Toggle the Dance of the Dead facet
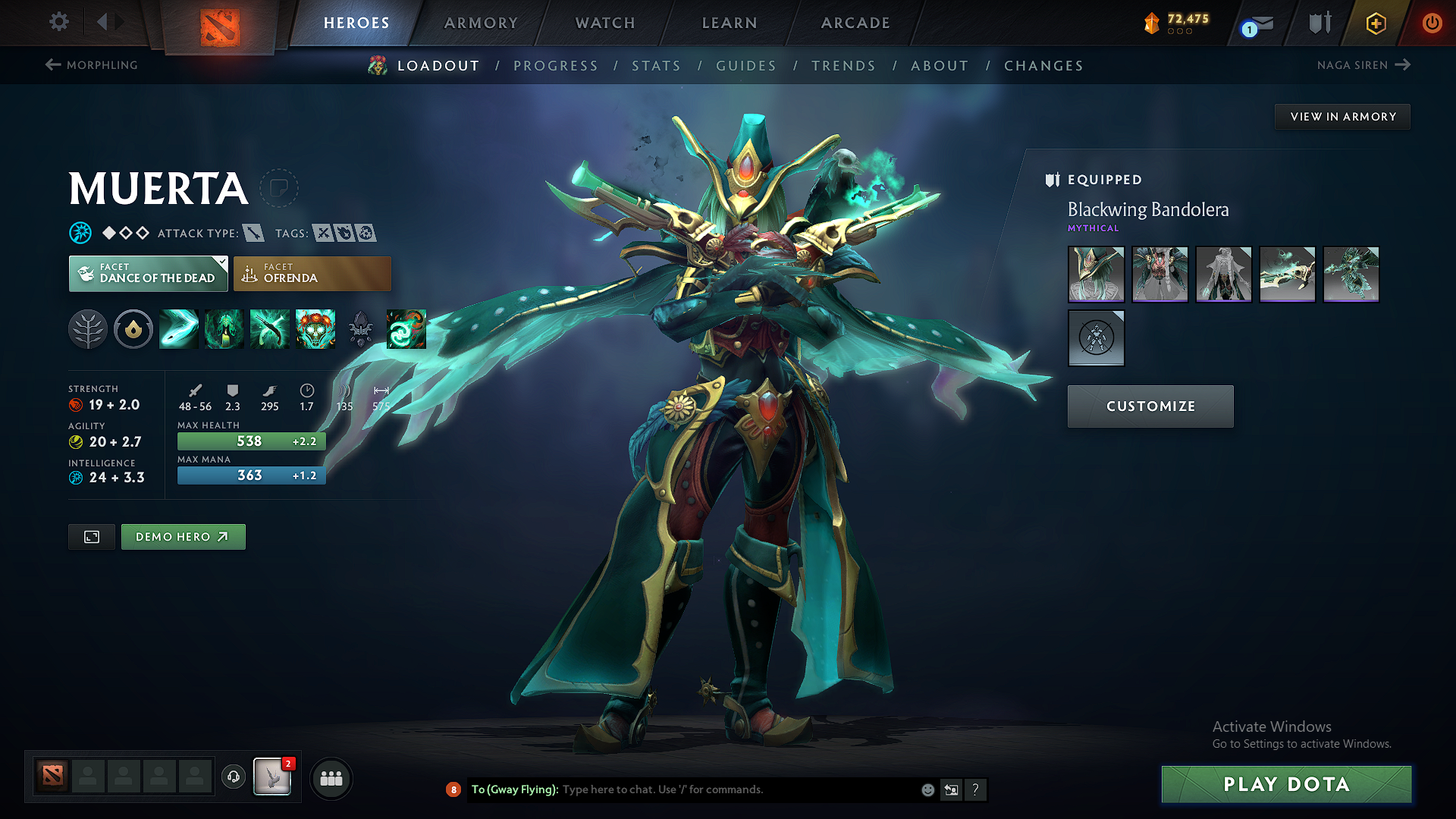 coord(148,273)
